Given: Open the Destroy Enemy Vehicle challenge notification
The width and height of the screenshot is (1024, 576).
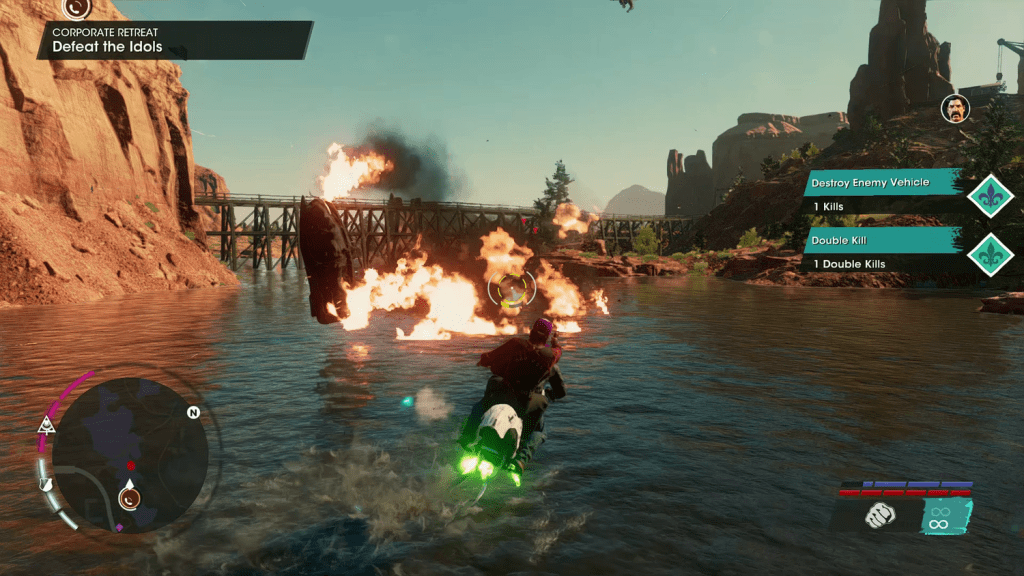Looking at the screenshot, I should point(882,194).
